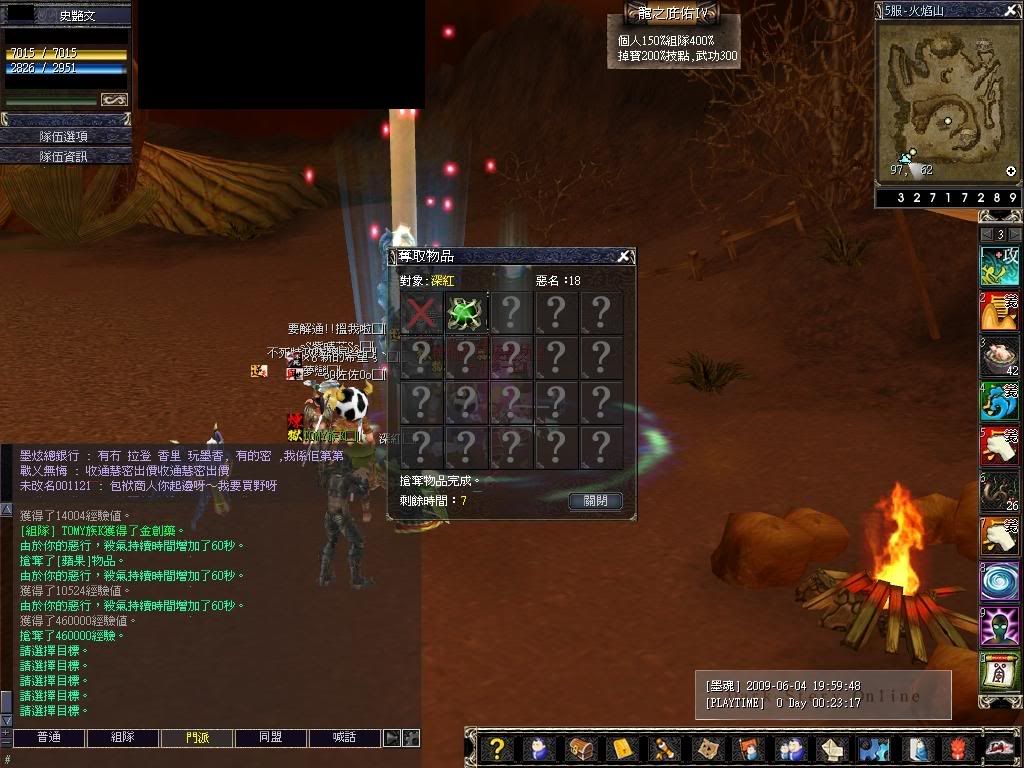
Task: Open the treasure chest icon in bottom bar
Action: point(580,748)
